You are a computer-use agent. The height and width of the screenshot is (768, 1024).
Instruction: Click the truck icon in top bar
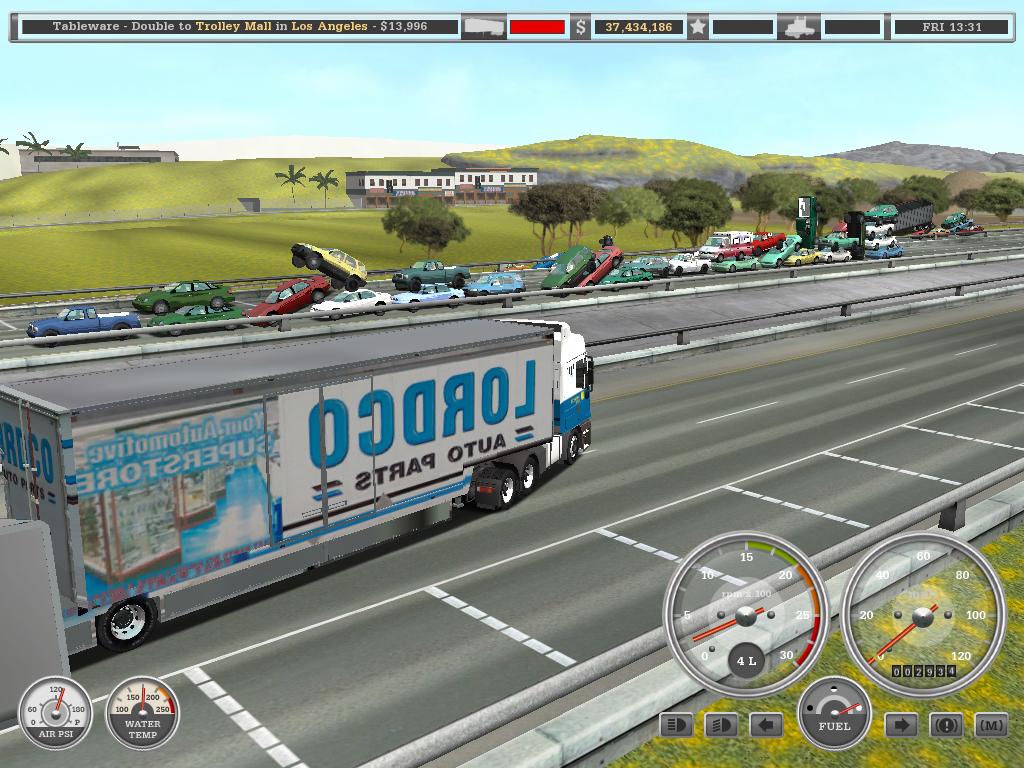[800, 27]
